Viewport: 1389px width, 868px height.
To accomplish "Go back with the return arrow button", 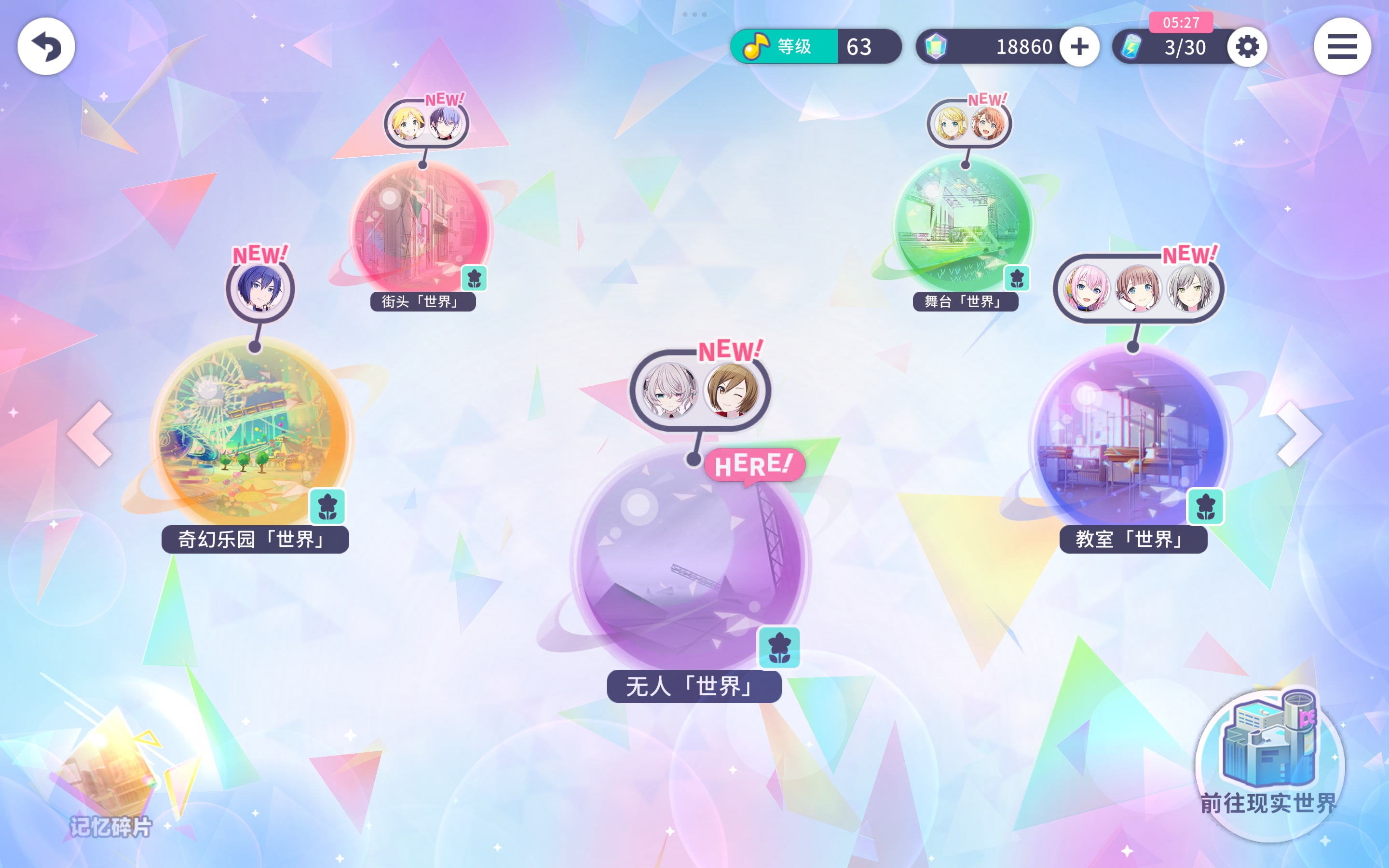I will [x=46, y=46].
